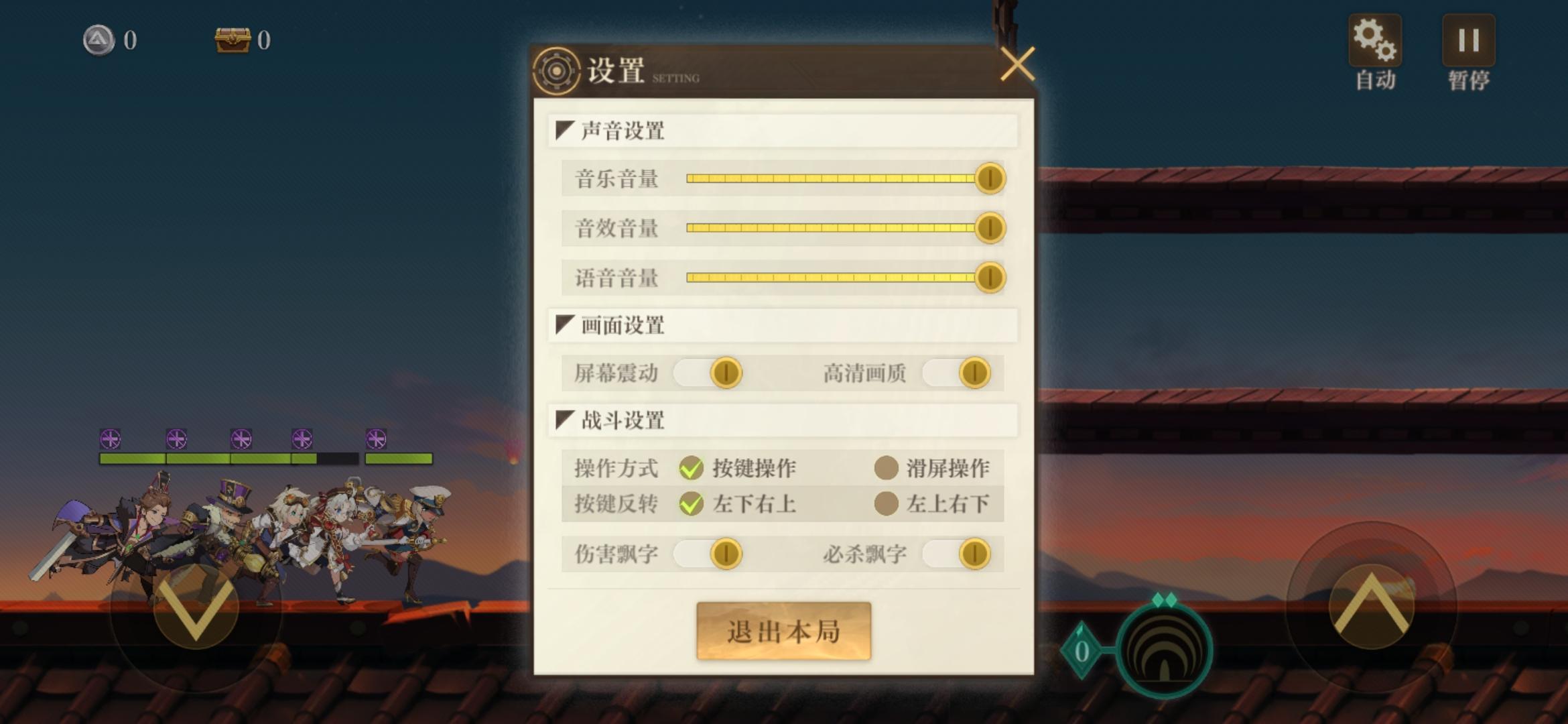Screen dimensions: 1568x724
Task: Collapse the 画面设置 section triangle
Action: pos(565,323)
